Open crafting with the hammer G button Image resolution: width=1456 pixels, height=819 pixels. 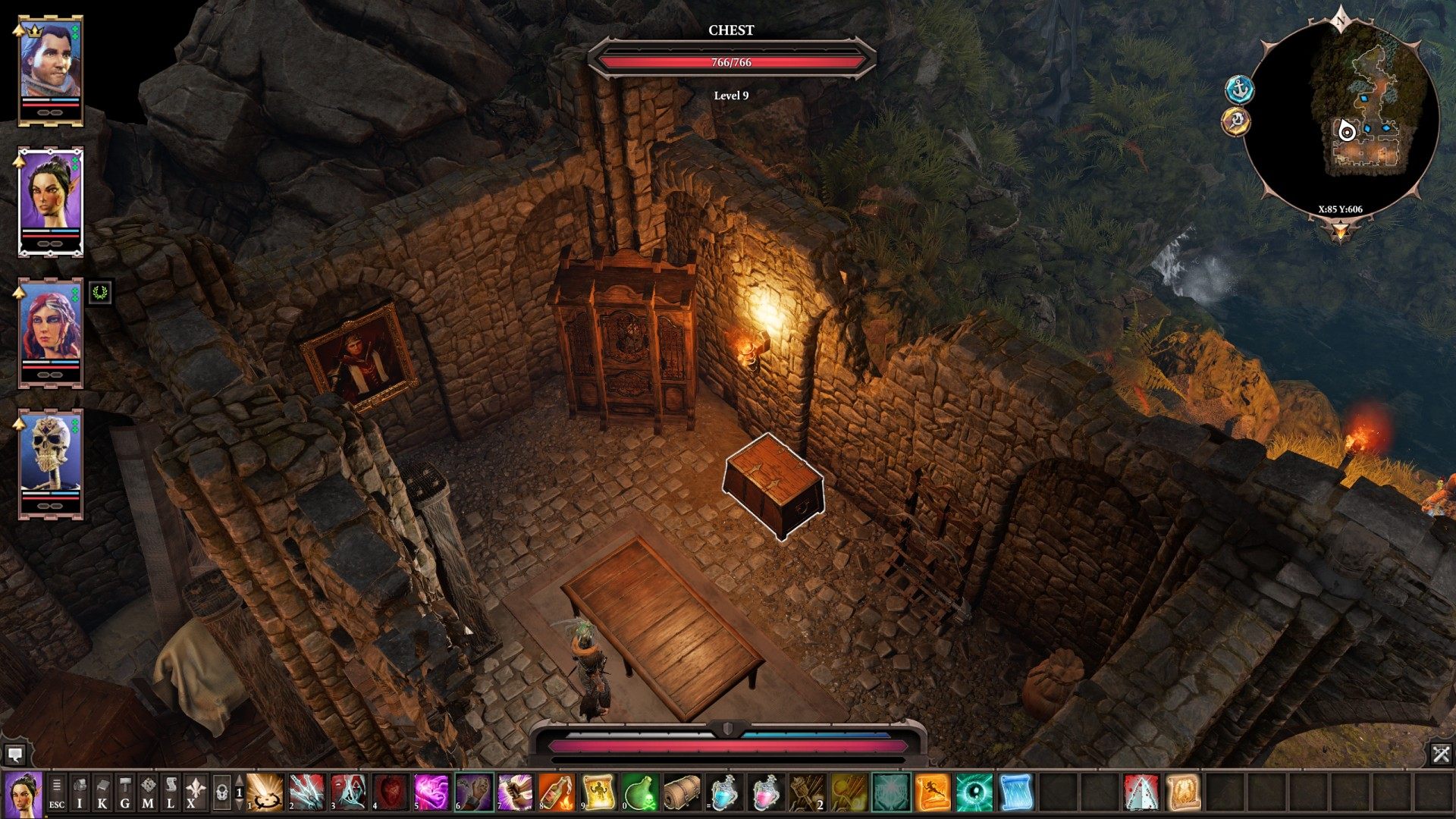click(125, 793)
